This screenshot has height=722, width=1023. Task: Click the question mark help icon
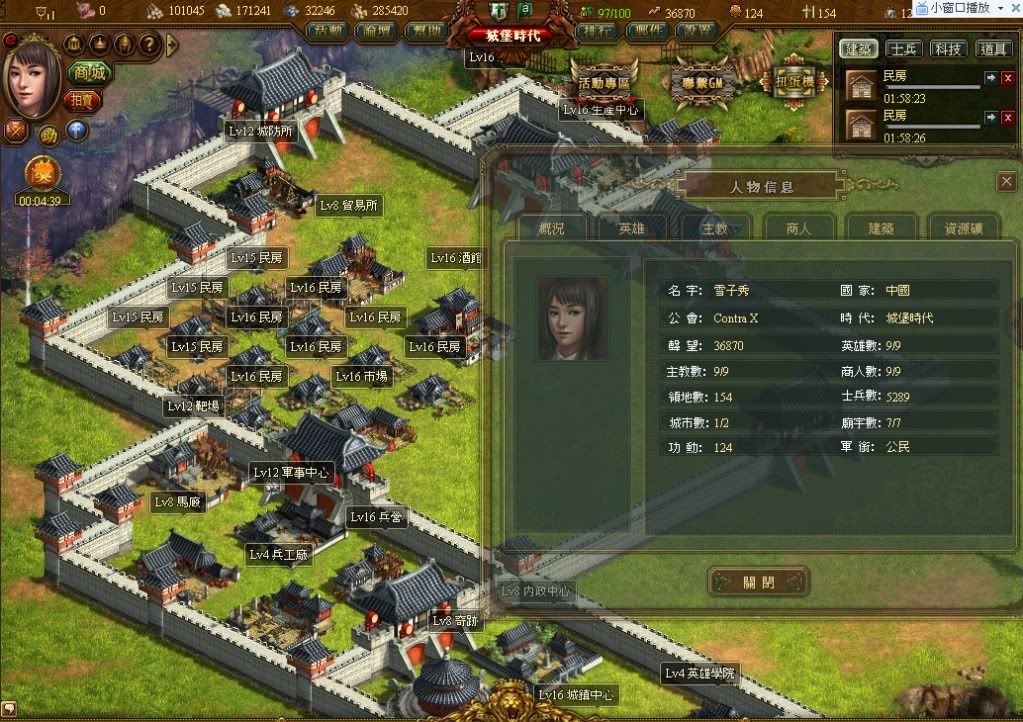[147, 45]
